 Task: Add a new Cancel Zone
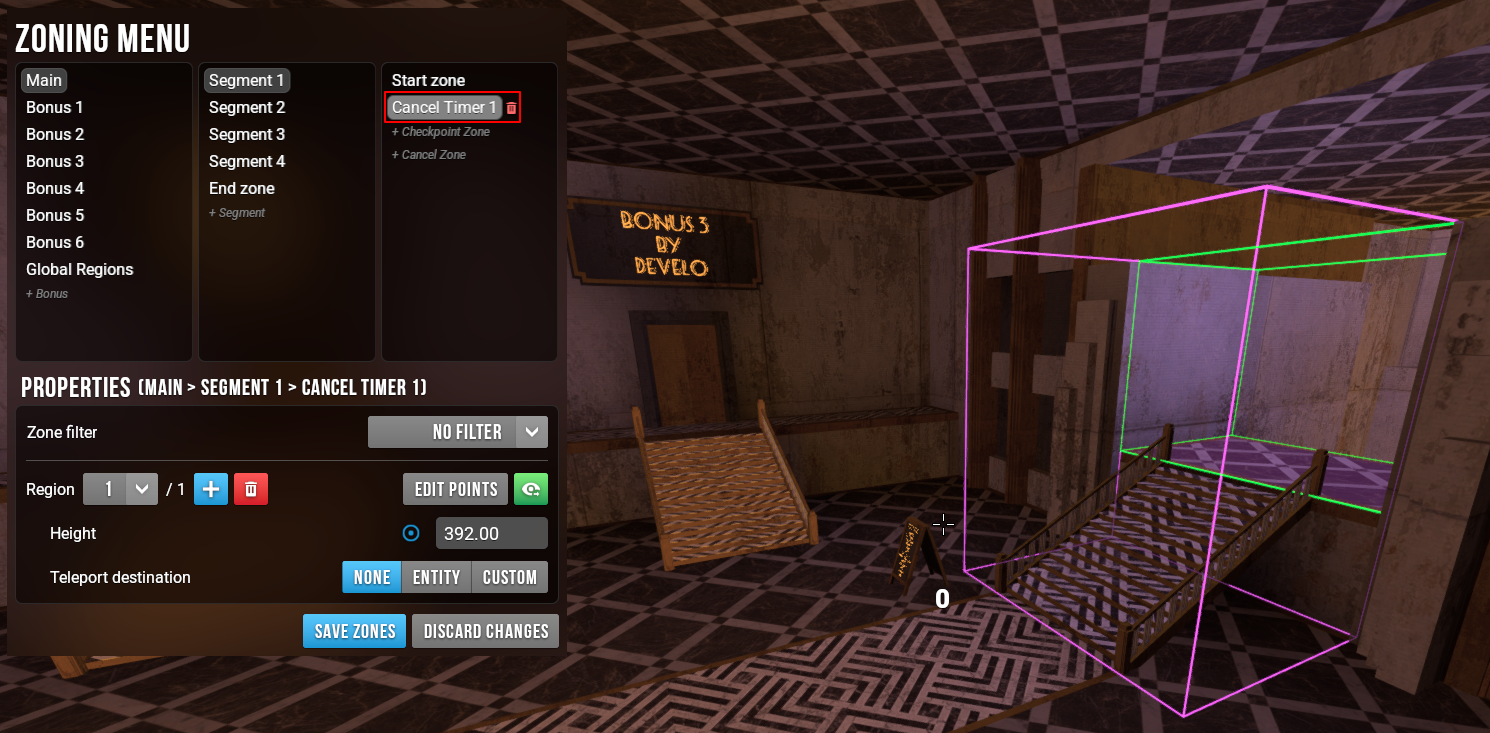pyautogui.click(x=428, y=155)
